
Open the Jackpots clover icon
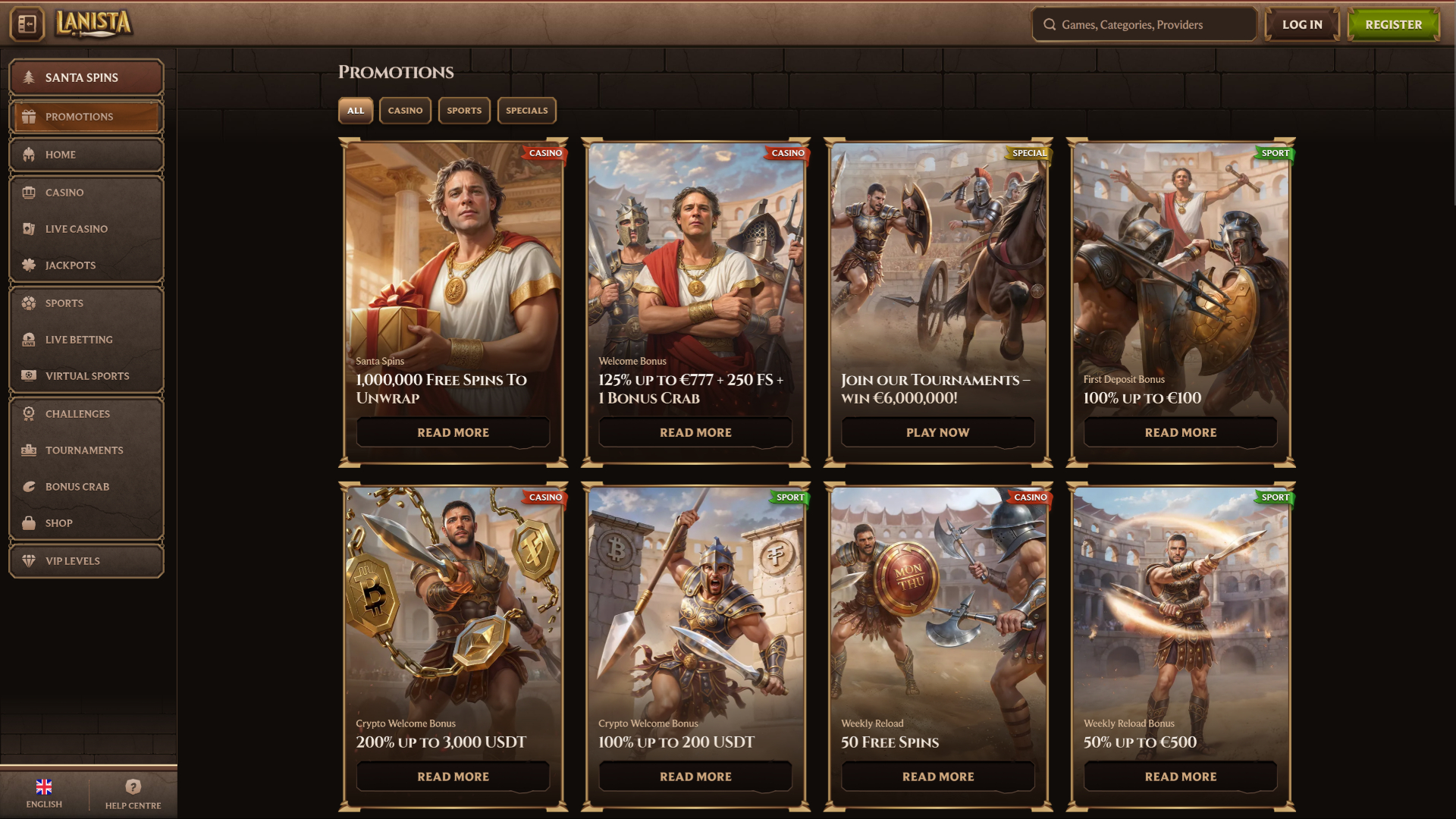pos(28,265)
